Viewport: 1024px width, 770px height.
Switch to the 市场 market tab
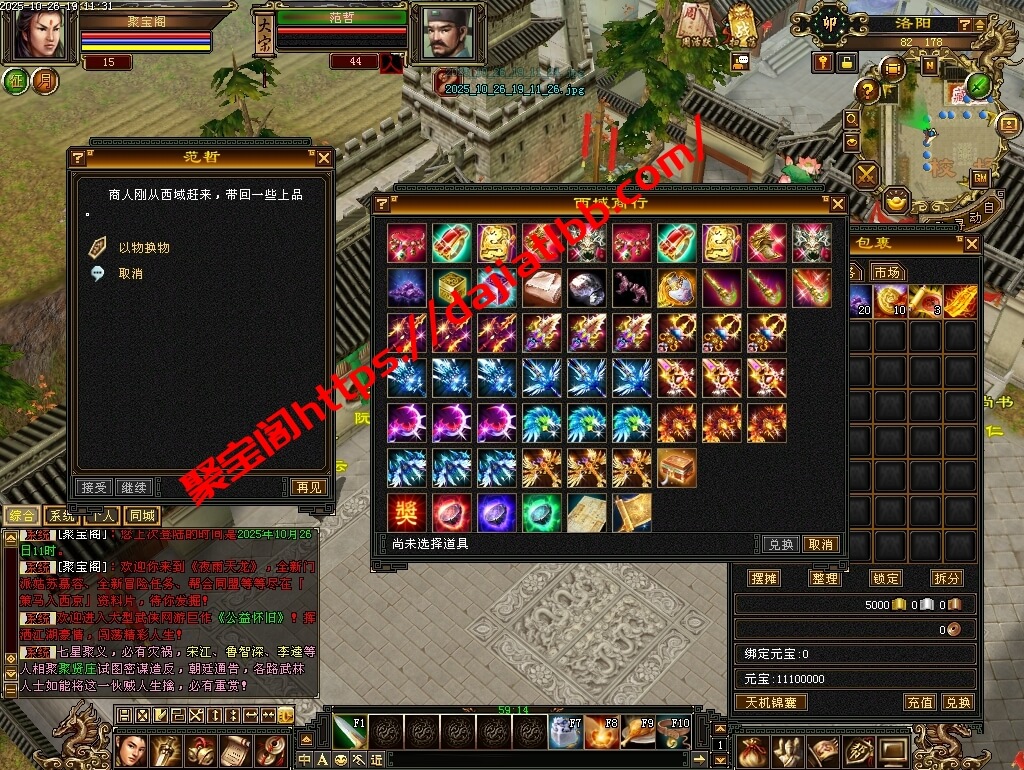pos(886,273)
